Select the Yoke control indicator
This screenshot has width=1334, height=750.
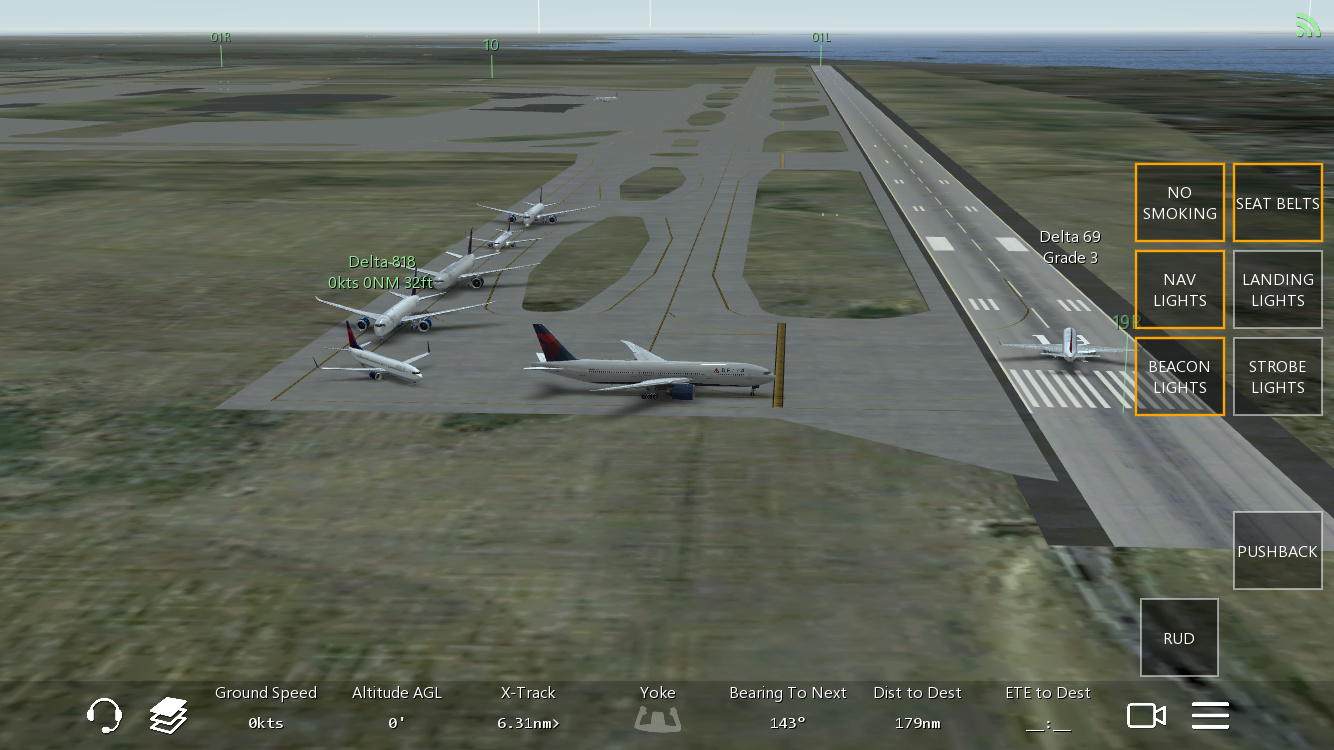pos(658,716)
